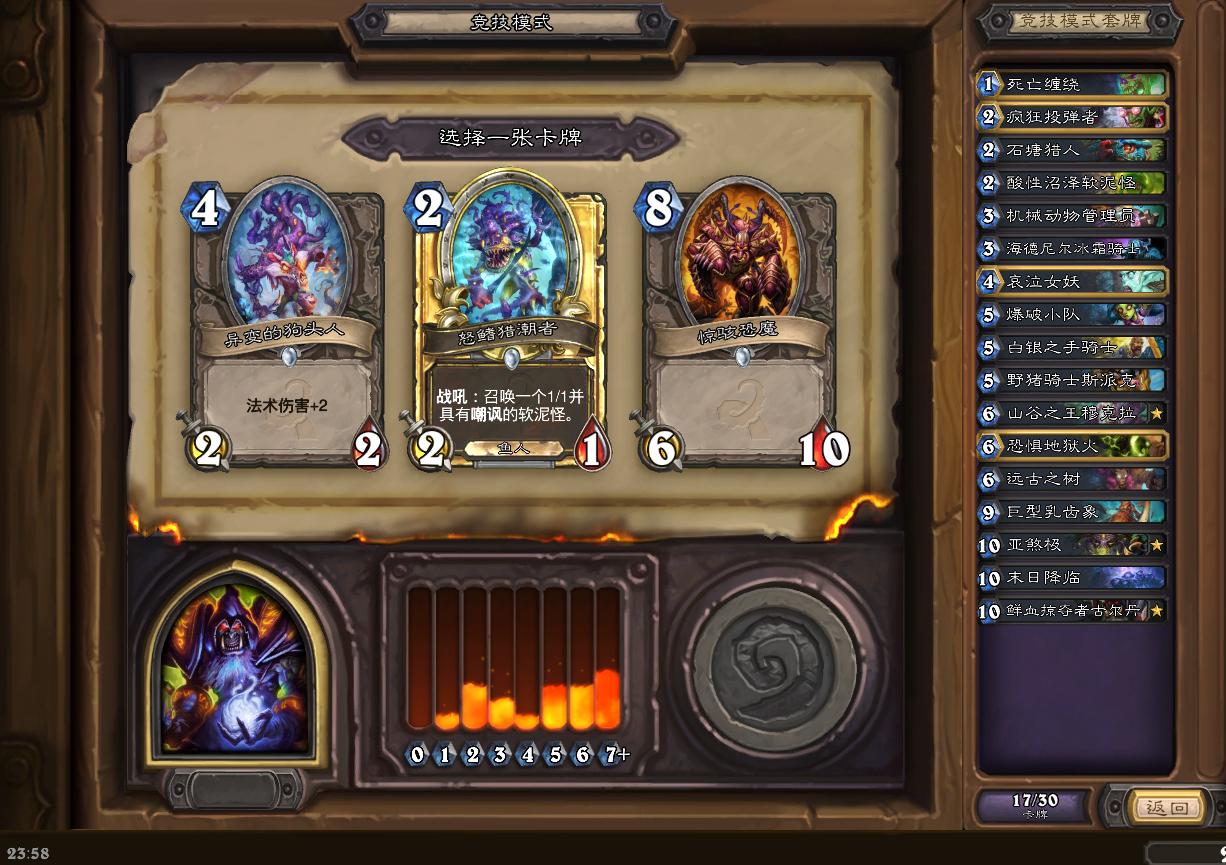The width and height of the screenshot is (1226, 865).
Task: Click 疯狂投弹者 in the deck list
Action: pyautogui.click(x=1072, y=117)
